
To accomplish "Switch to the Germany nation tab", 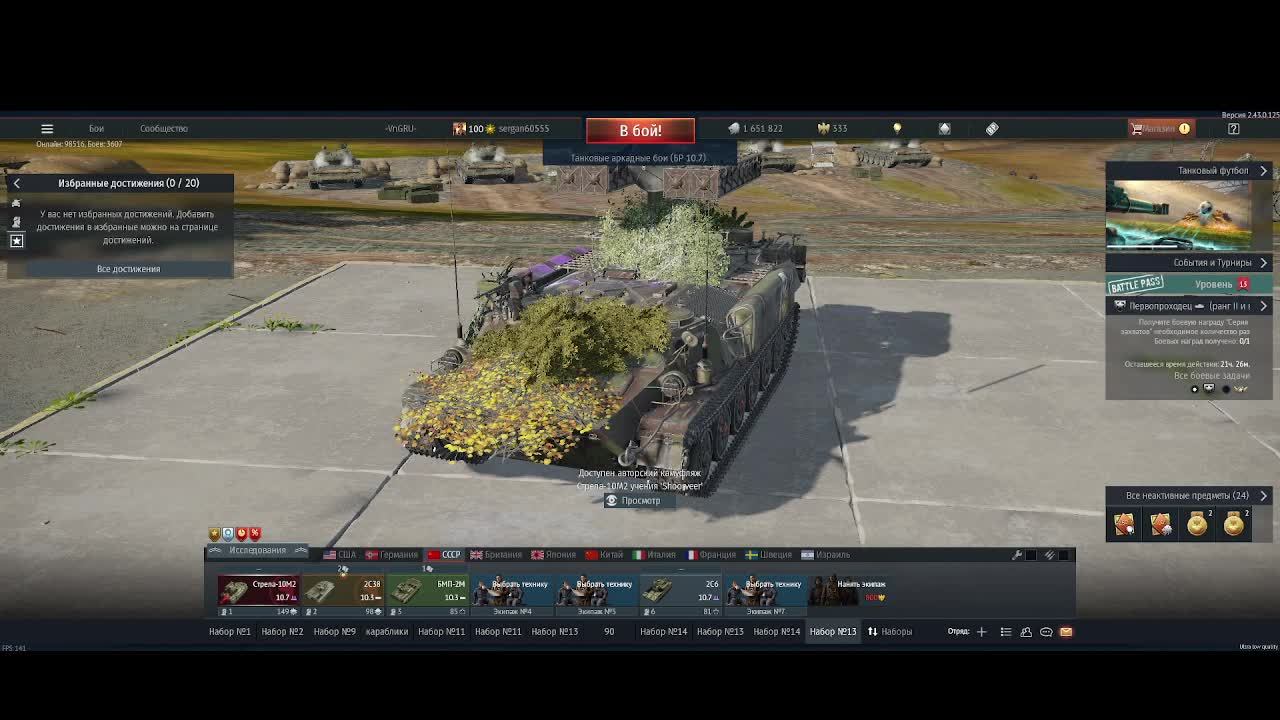I will click(392, 555).
